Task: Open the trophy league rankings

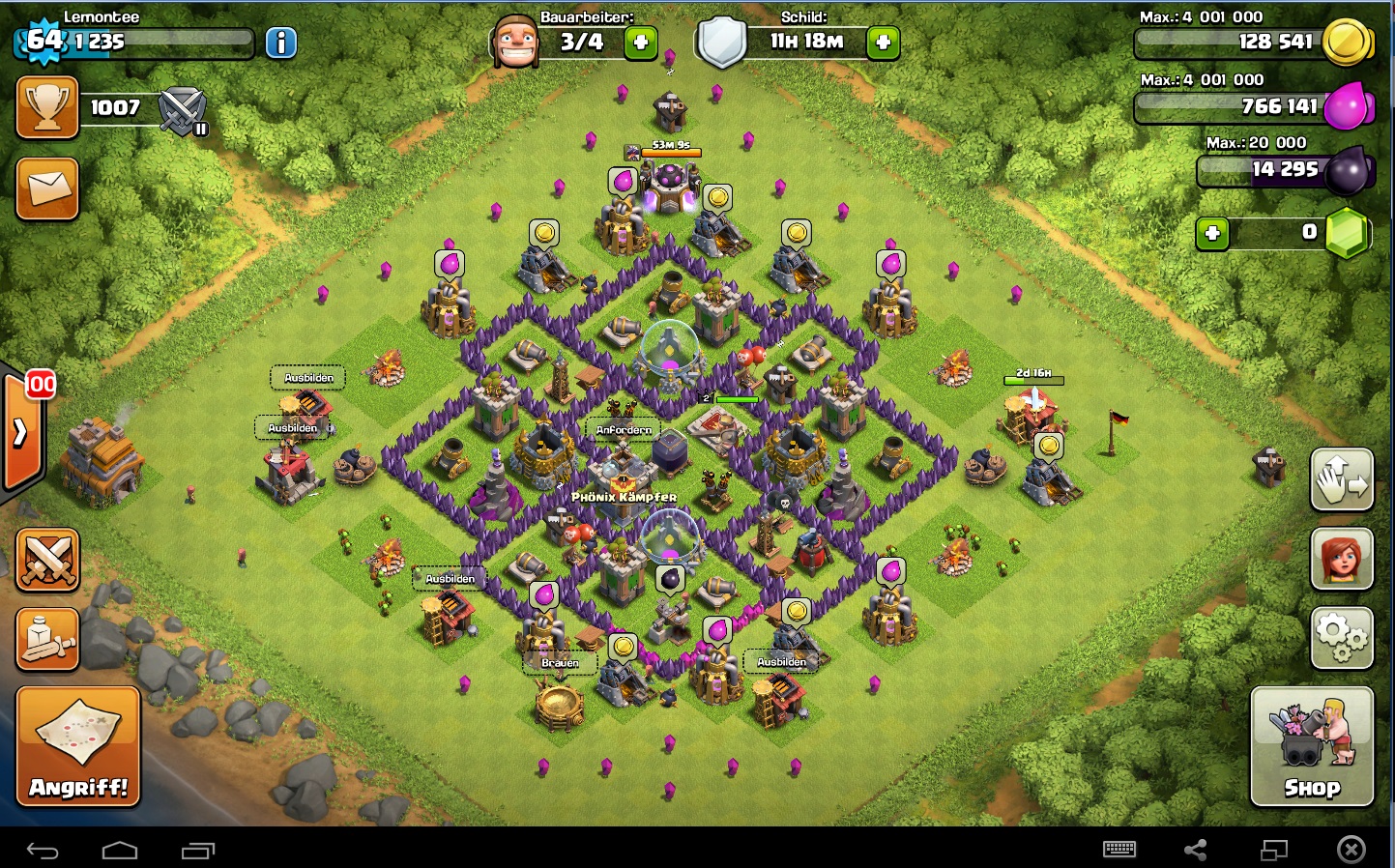Action: click(x=47, y=107)
